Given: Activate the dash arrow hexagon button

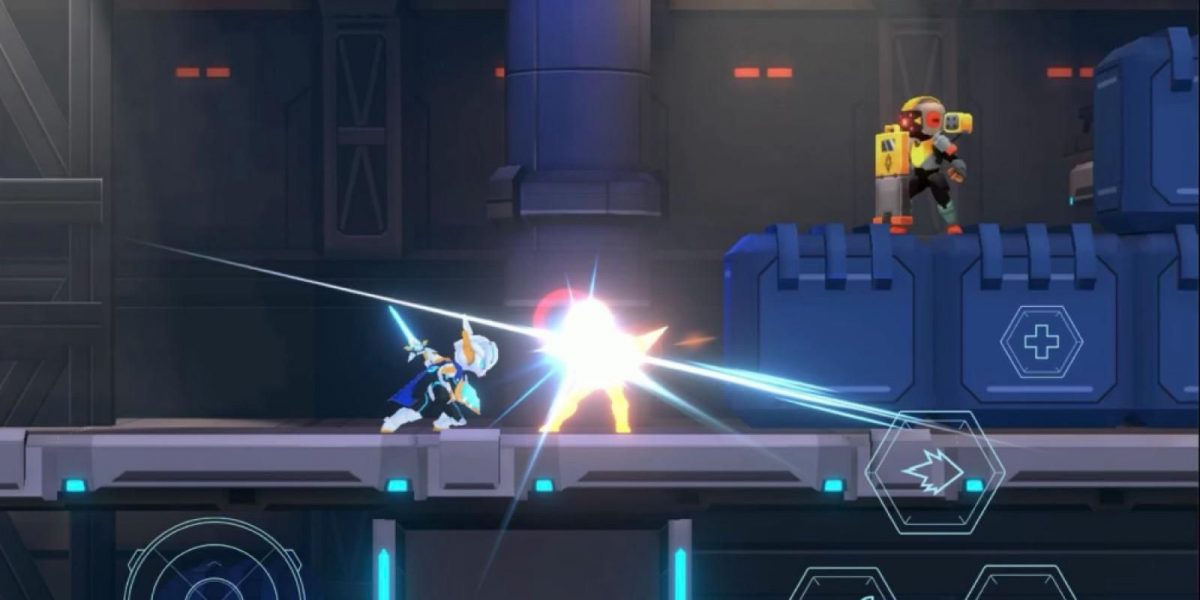Looking at the screenshot, I should coord(934,472).
